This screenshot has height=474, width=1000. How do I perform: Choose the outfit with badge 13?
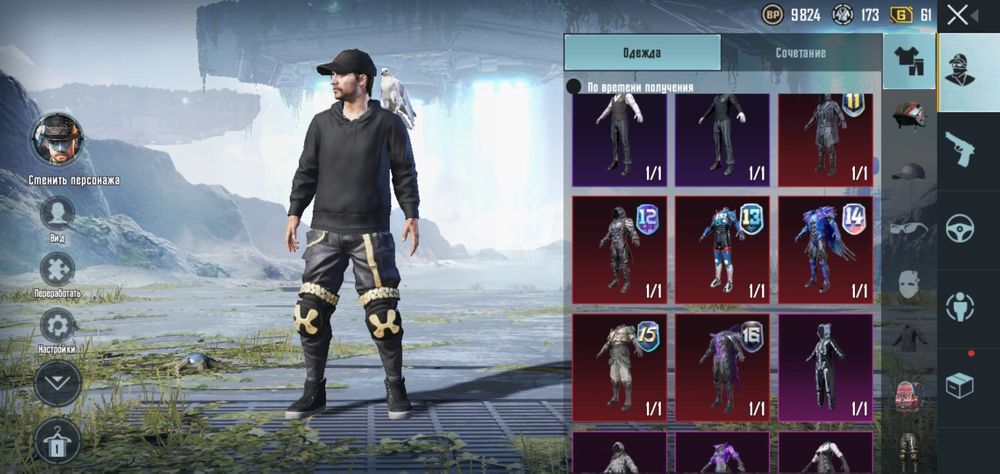pos(722,249)
